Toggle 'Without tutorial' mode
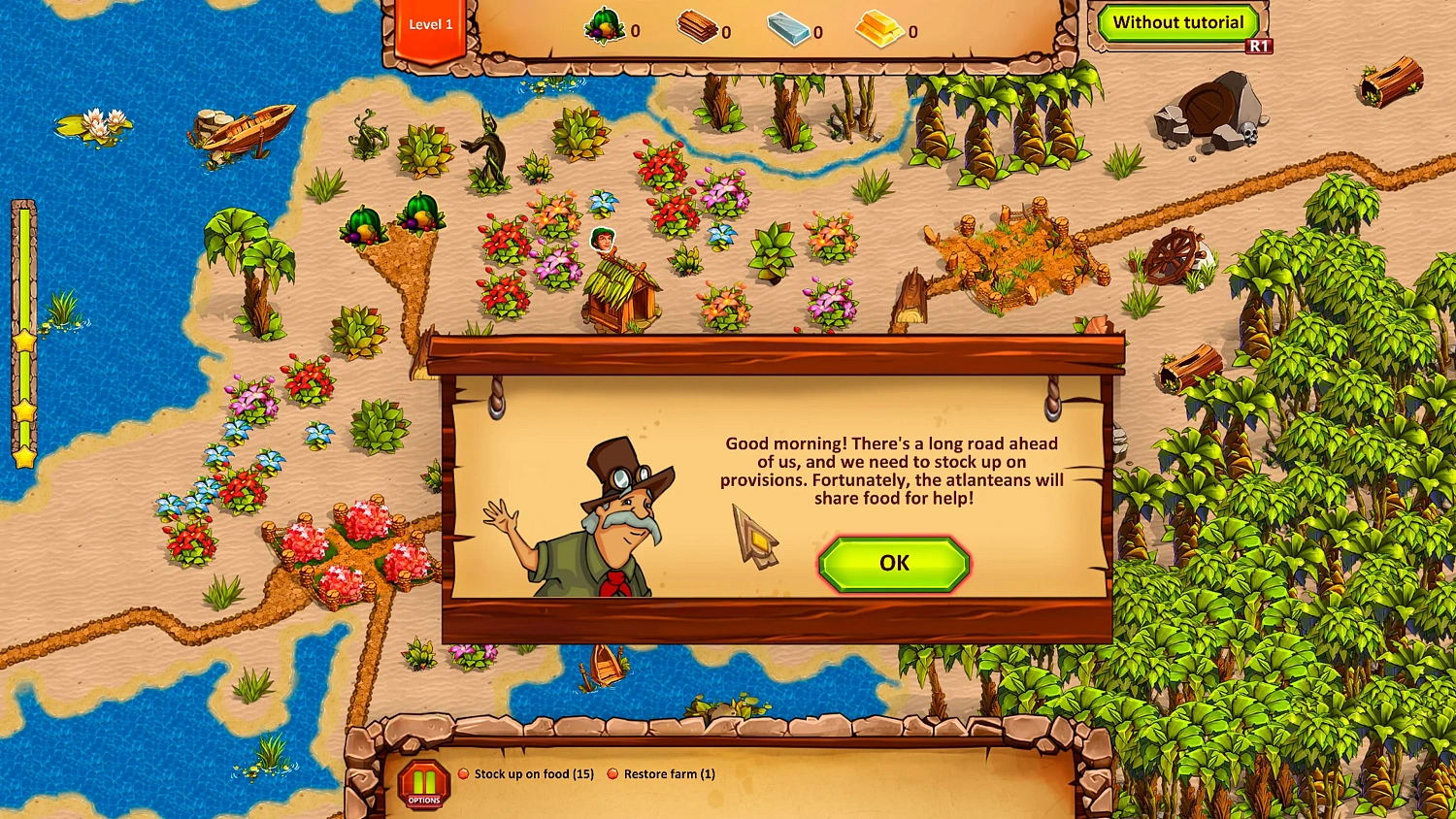The width and height of the screenshot is (1456, 819). pos(1180,21)
